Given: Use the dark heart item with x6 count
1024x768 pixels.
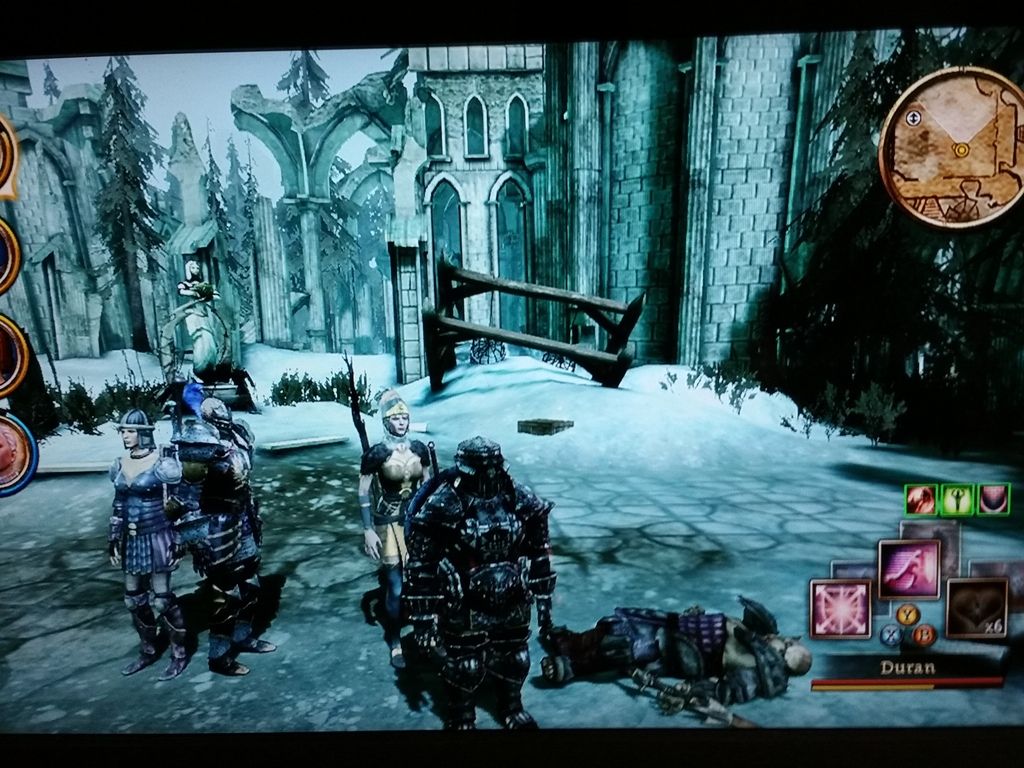Looking at the screenshot, I should pos(975,608).
